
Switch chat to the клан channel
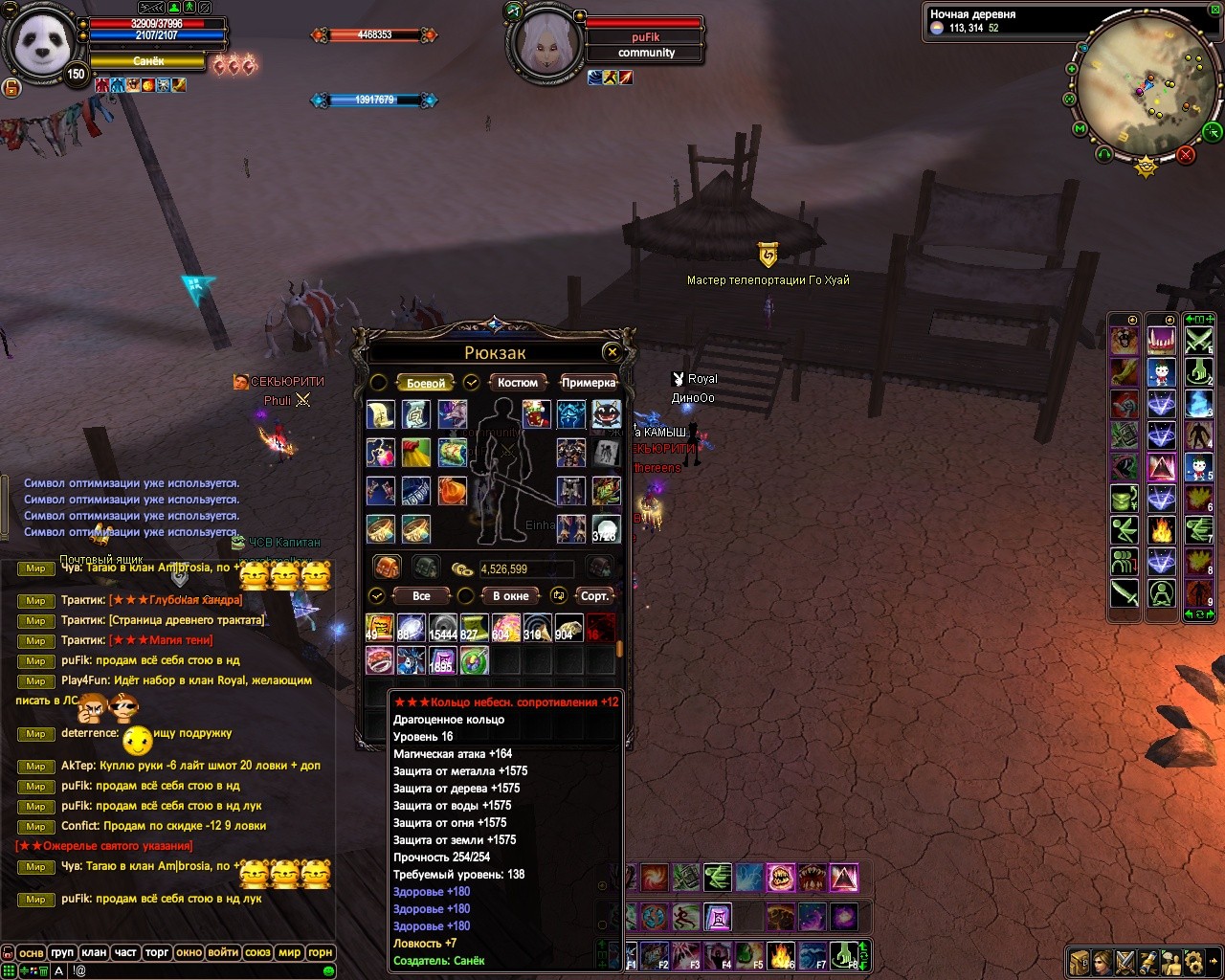click(94, 952)
